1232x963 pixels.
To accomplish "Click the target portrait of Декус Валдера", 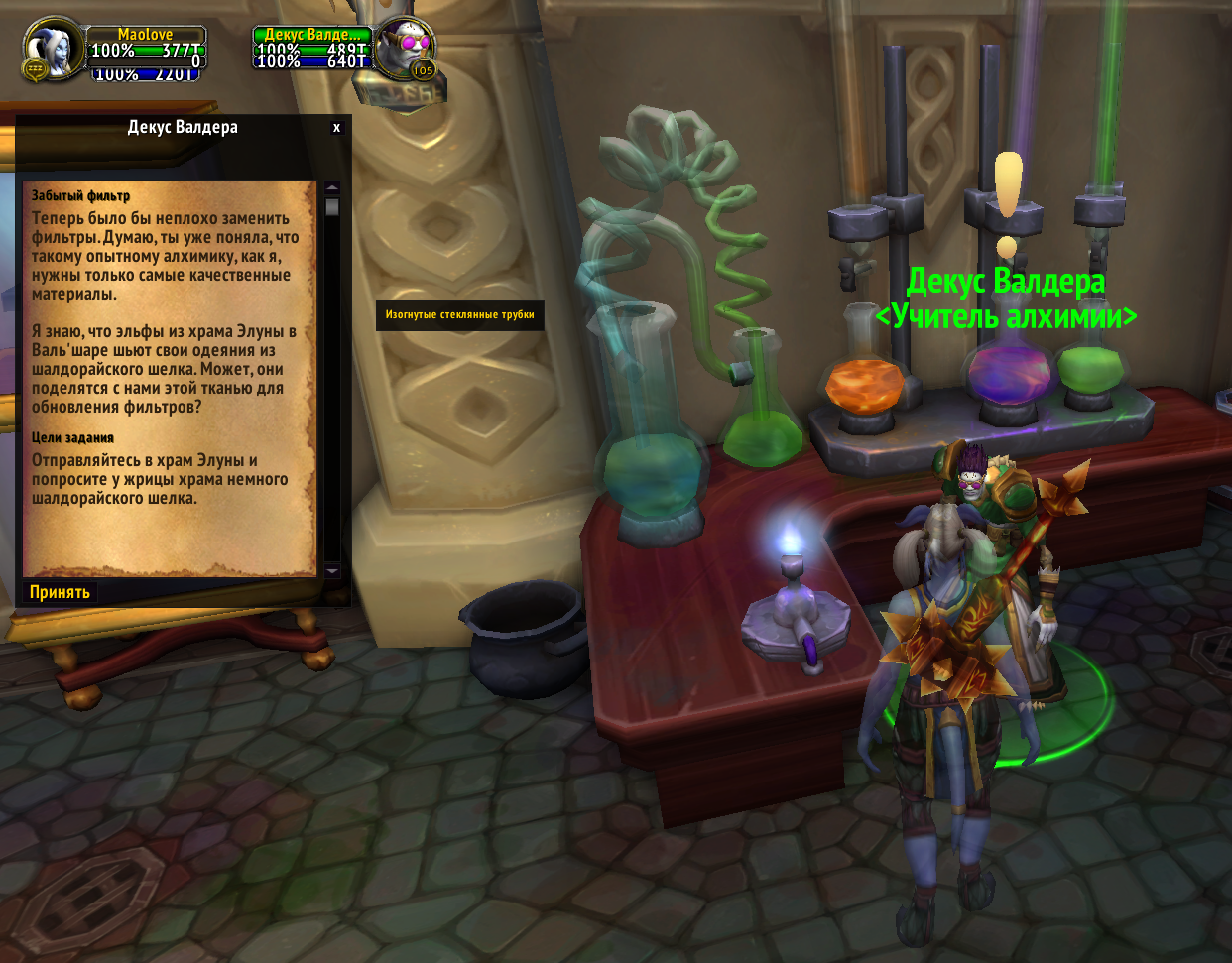I will [x=404, y=48].
